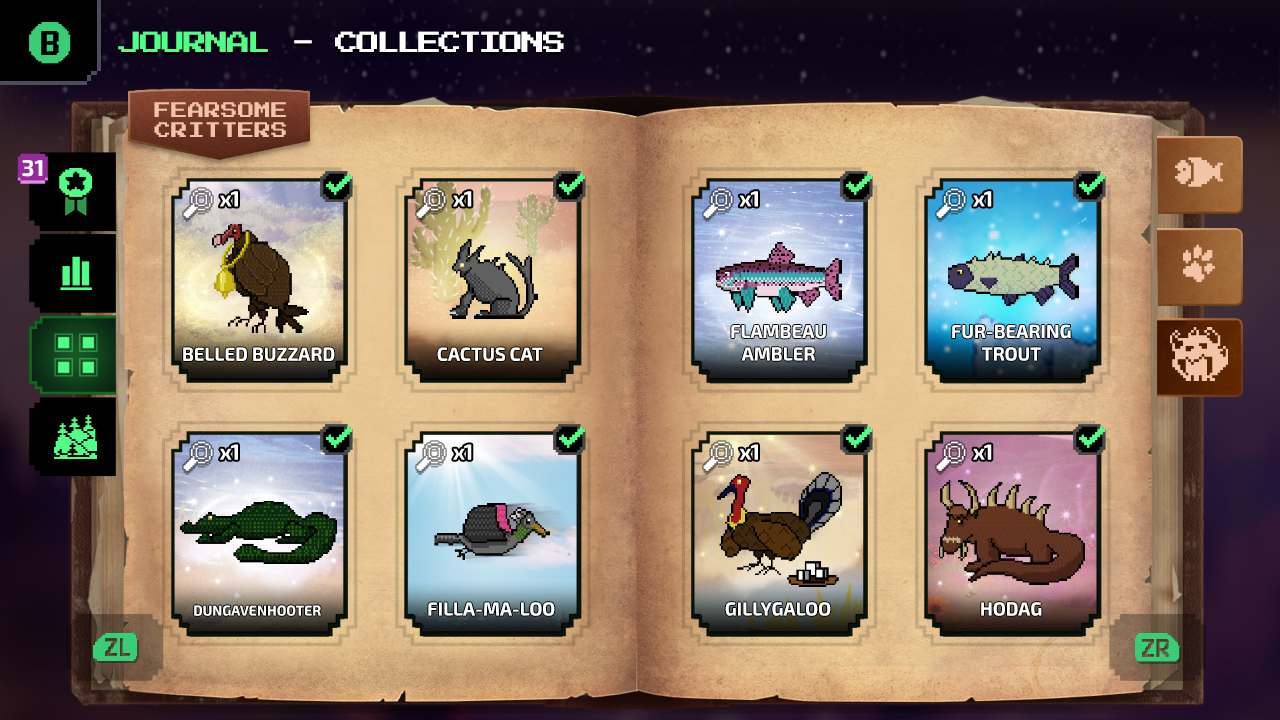The image size is (1280, 720).
Task: Toggle the checkmark on the Cactus Cat card
Action: [x=570, y=185]
